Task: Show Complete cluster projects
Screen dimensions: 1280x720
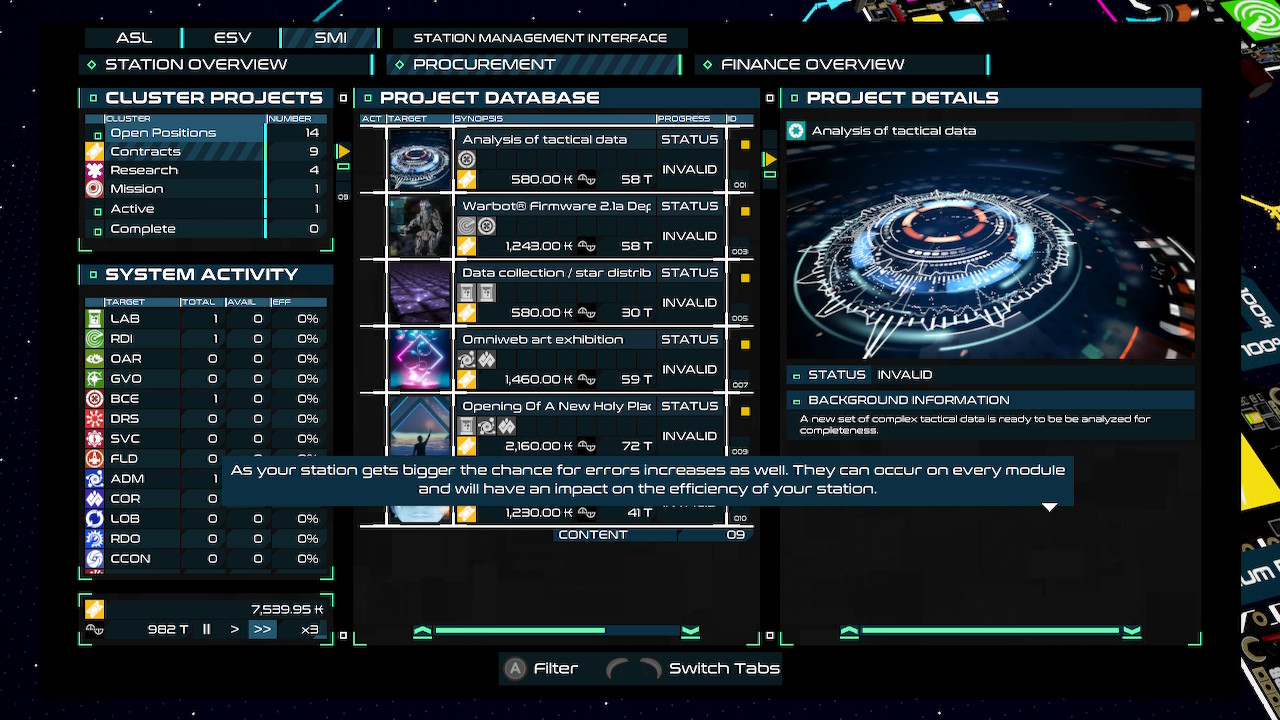Action: [143, 229]
